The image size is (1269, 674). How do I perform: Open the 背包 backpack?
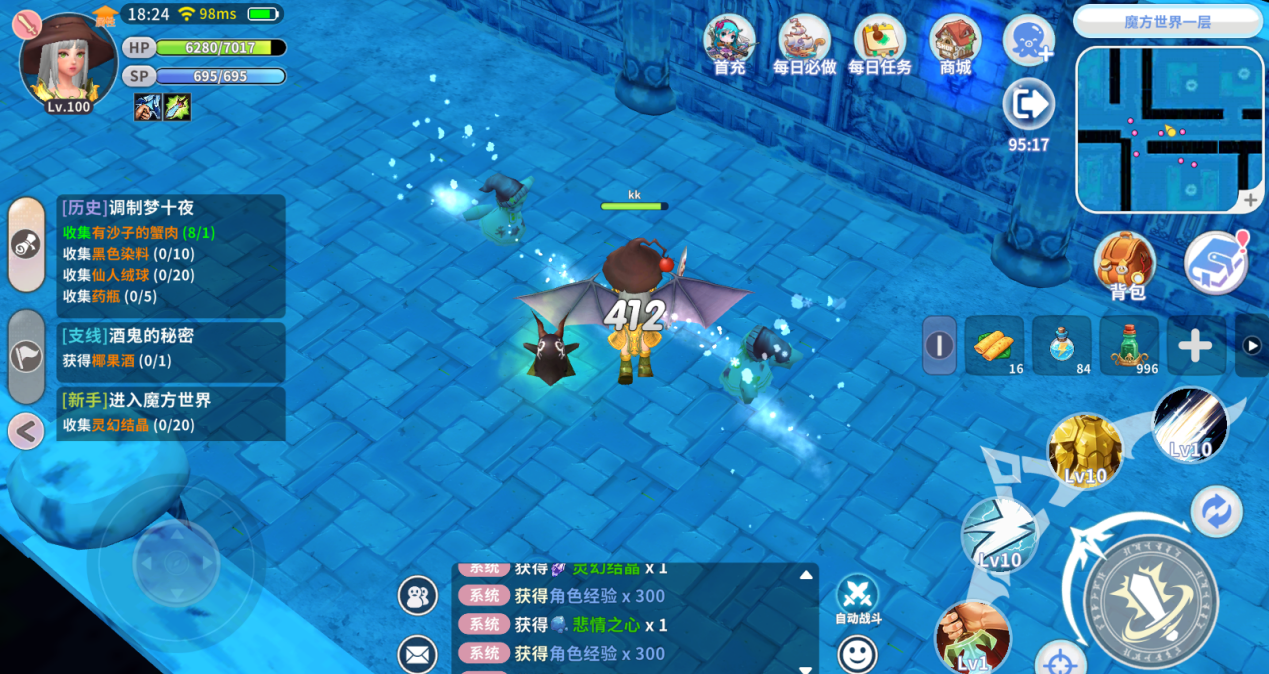pos(1126,264)
